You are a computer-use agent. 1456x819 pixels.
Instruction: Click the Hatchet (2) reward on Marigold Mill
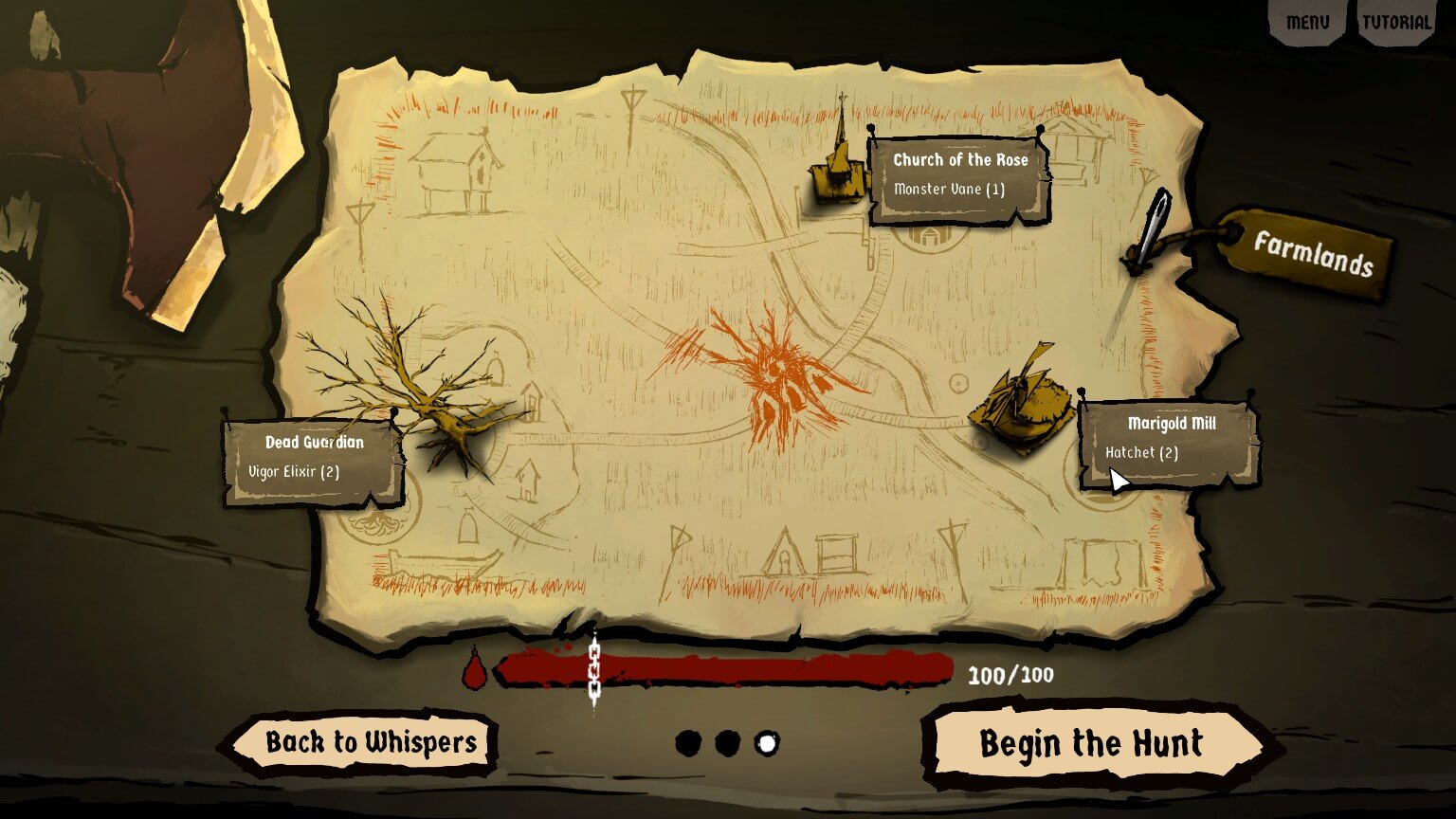coord(1142,453)
